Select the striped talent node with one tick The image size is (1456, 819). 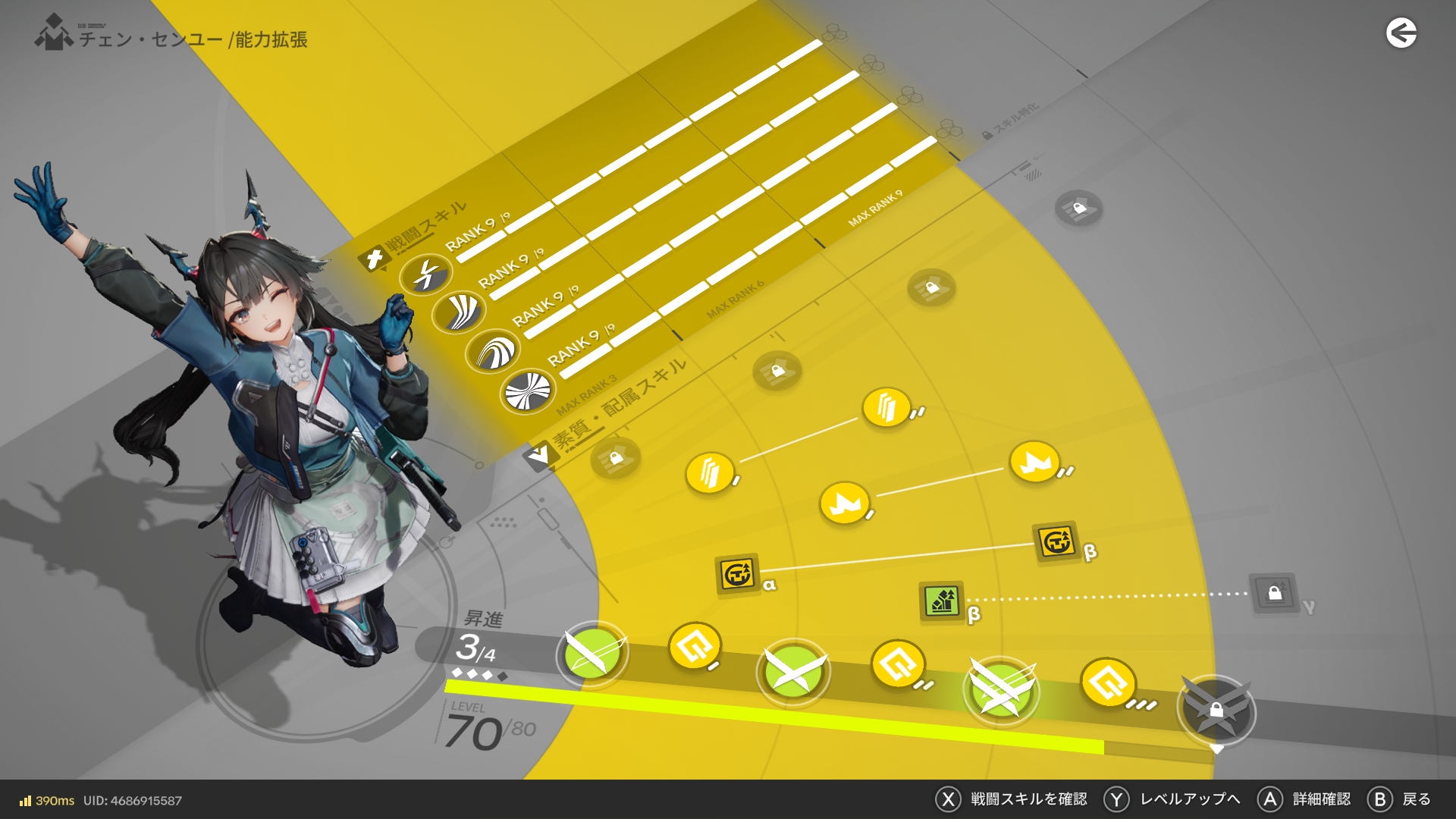tap(710, 473)
